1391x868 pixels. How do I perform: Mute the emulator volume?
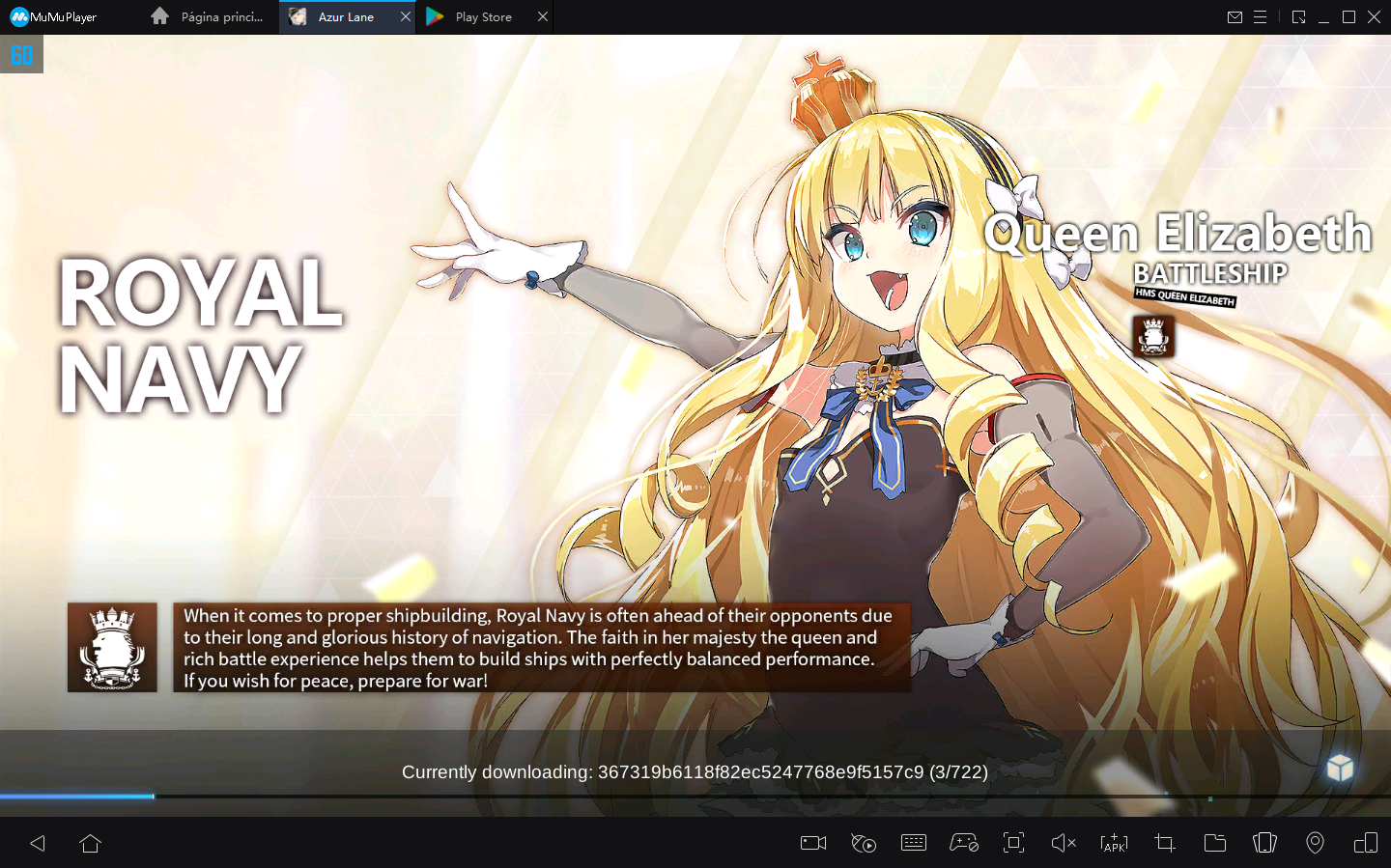(x=1064, y=843)
